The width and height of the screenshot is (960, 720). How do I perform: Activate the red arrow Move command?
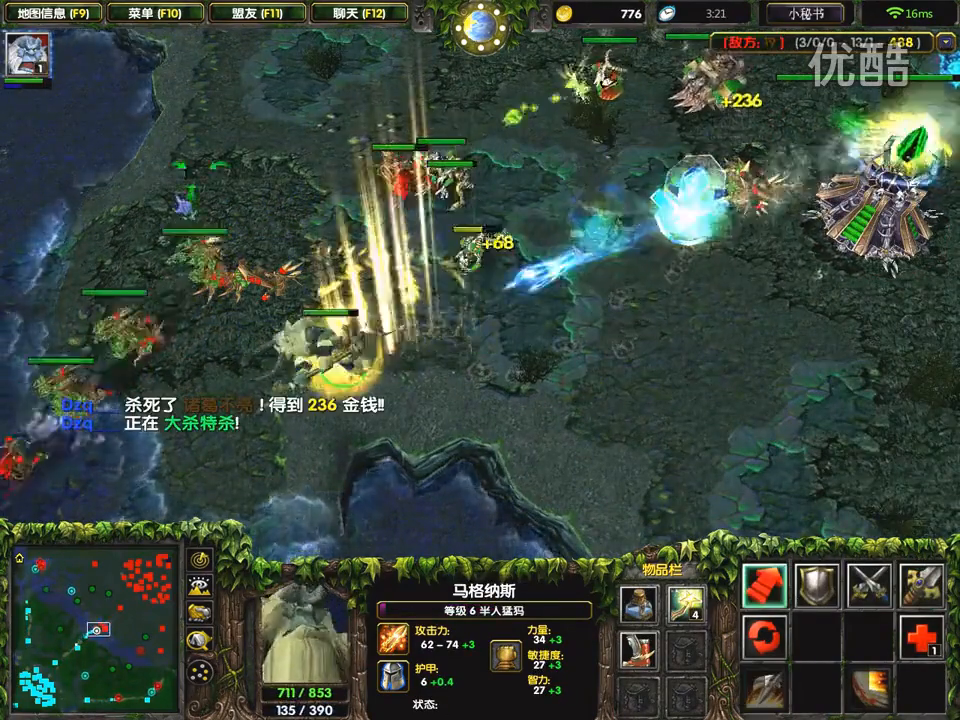point(765,586)
